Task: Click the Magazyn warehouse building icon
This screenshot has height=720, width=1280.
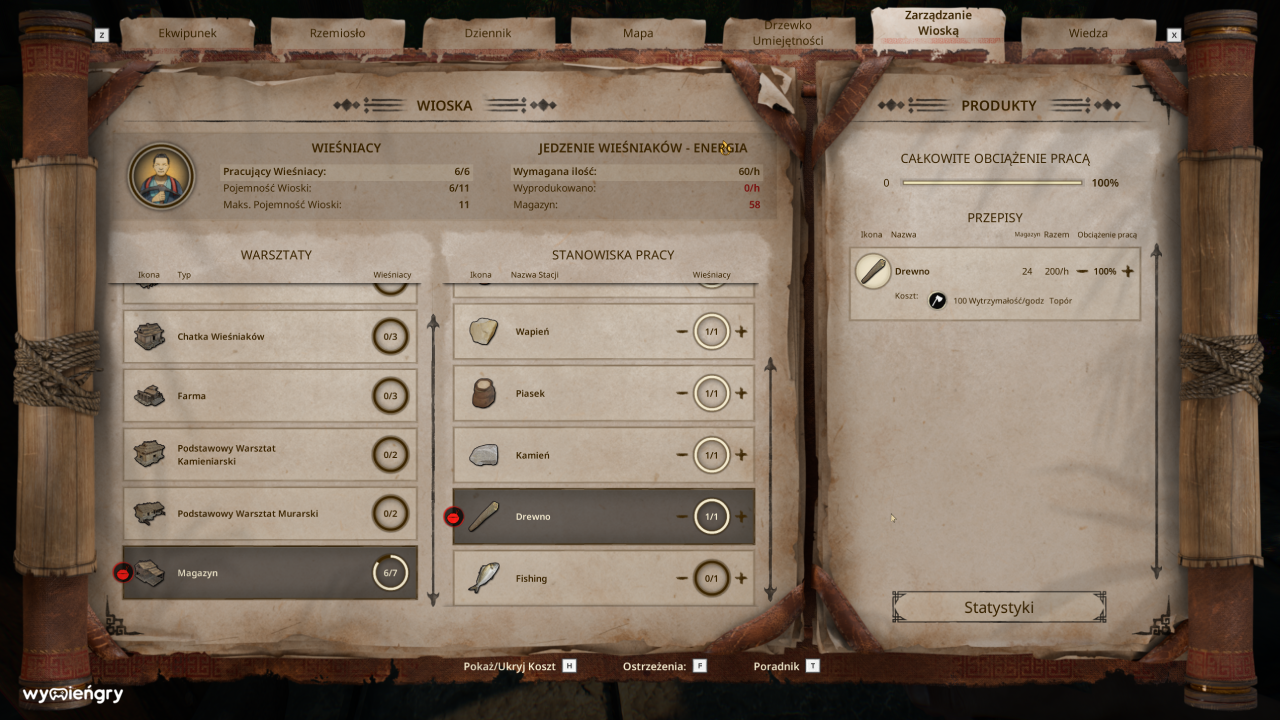Action: [x=148, y=572]
